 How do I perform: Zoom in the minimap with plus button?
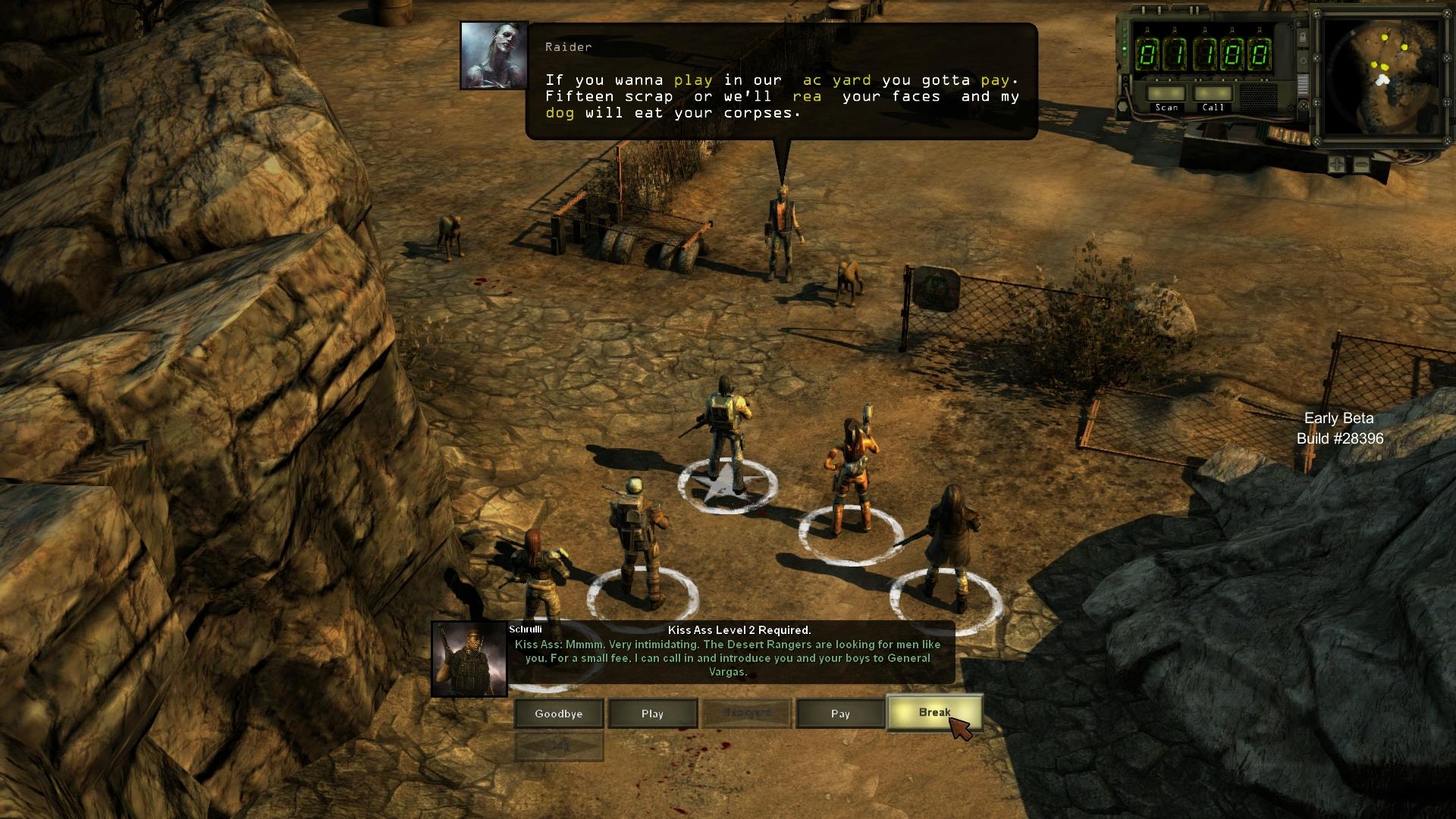(x=1337, y=164)
